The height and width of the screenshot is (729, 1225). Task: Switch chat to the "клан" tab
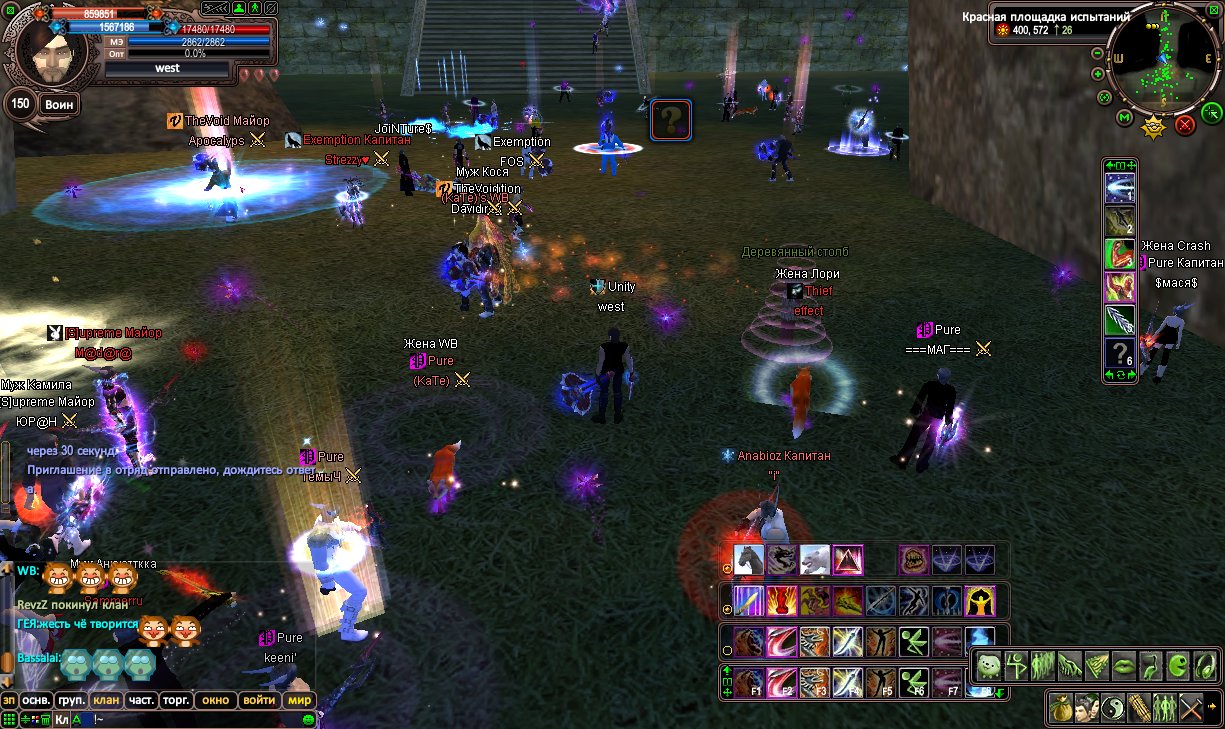pos(106,700)
